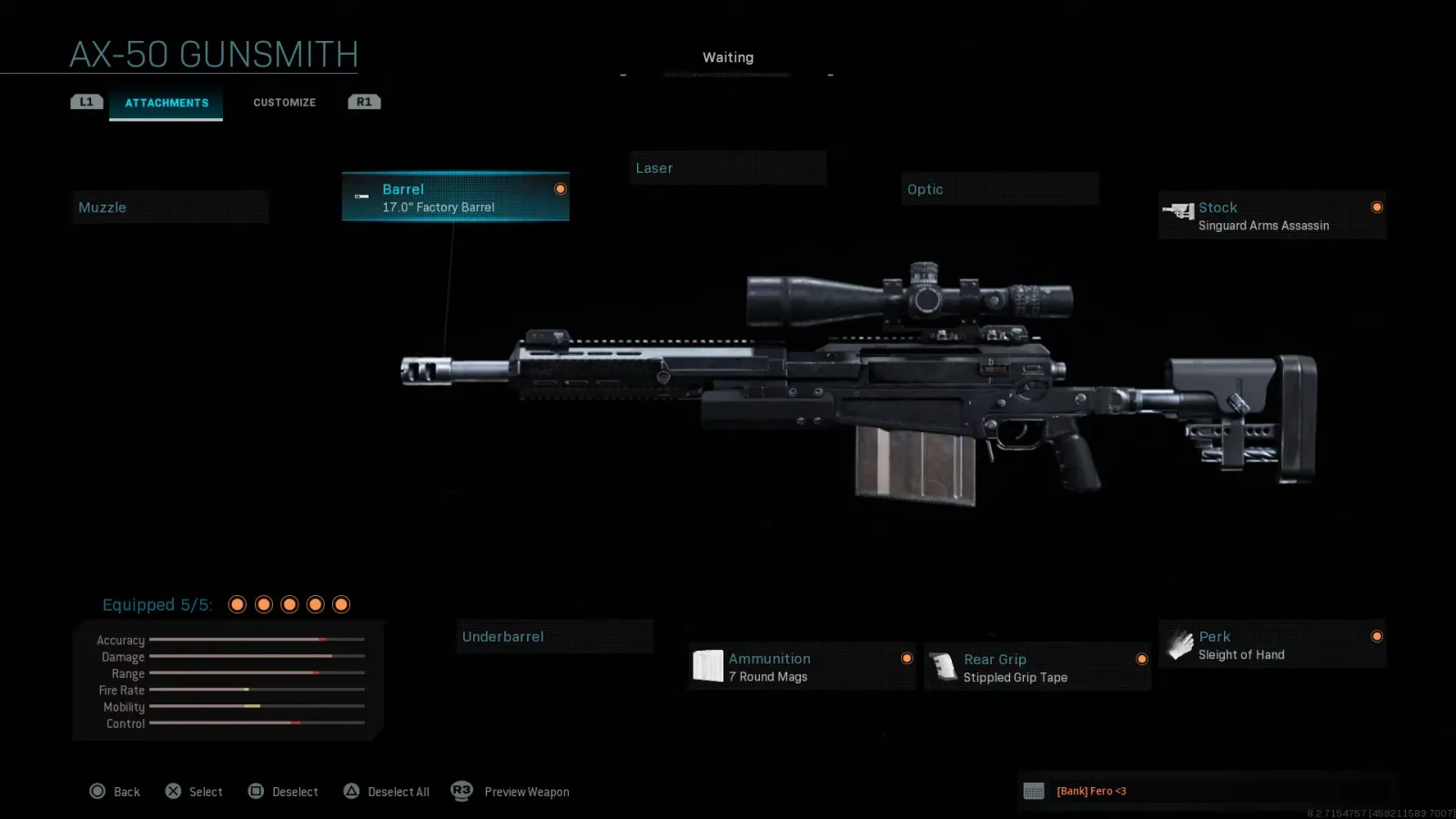
Task: Open Preview Weapon view
Action: pyautogui.click(x=511, y=792)
